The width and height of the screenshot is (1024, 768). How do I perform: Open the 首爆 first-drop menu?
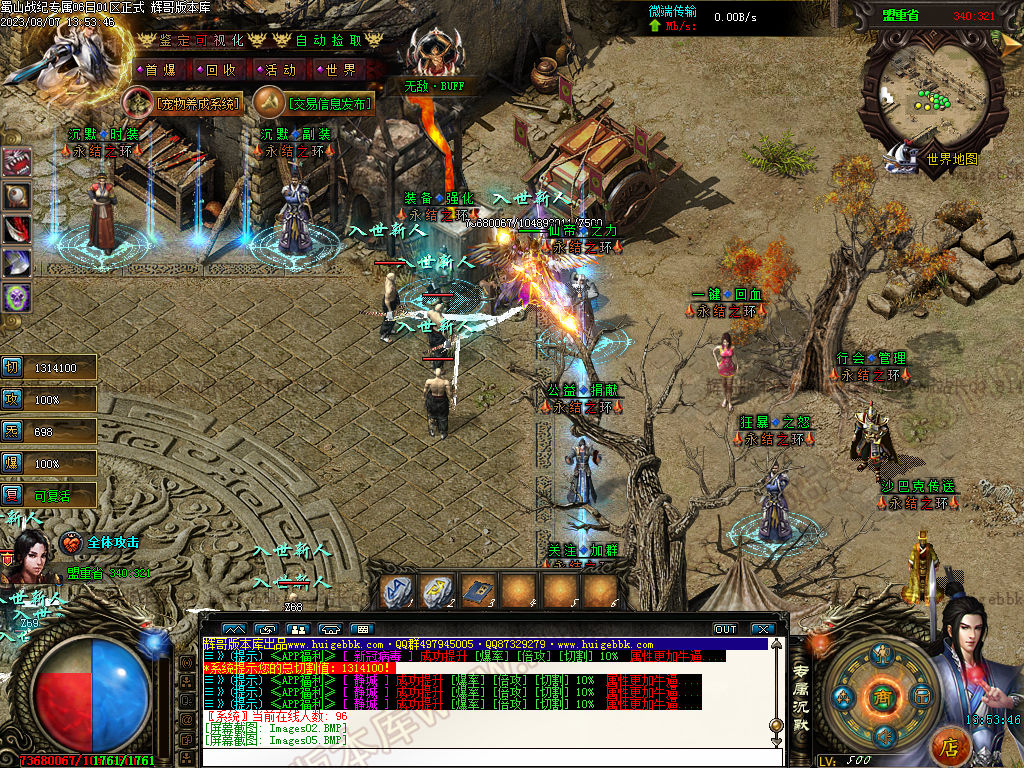click(x=159, y=70)
